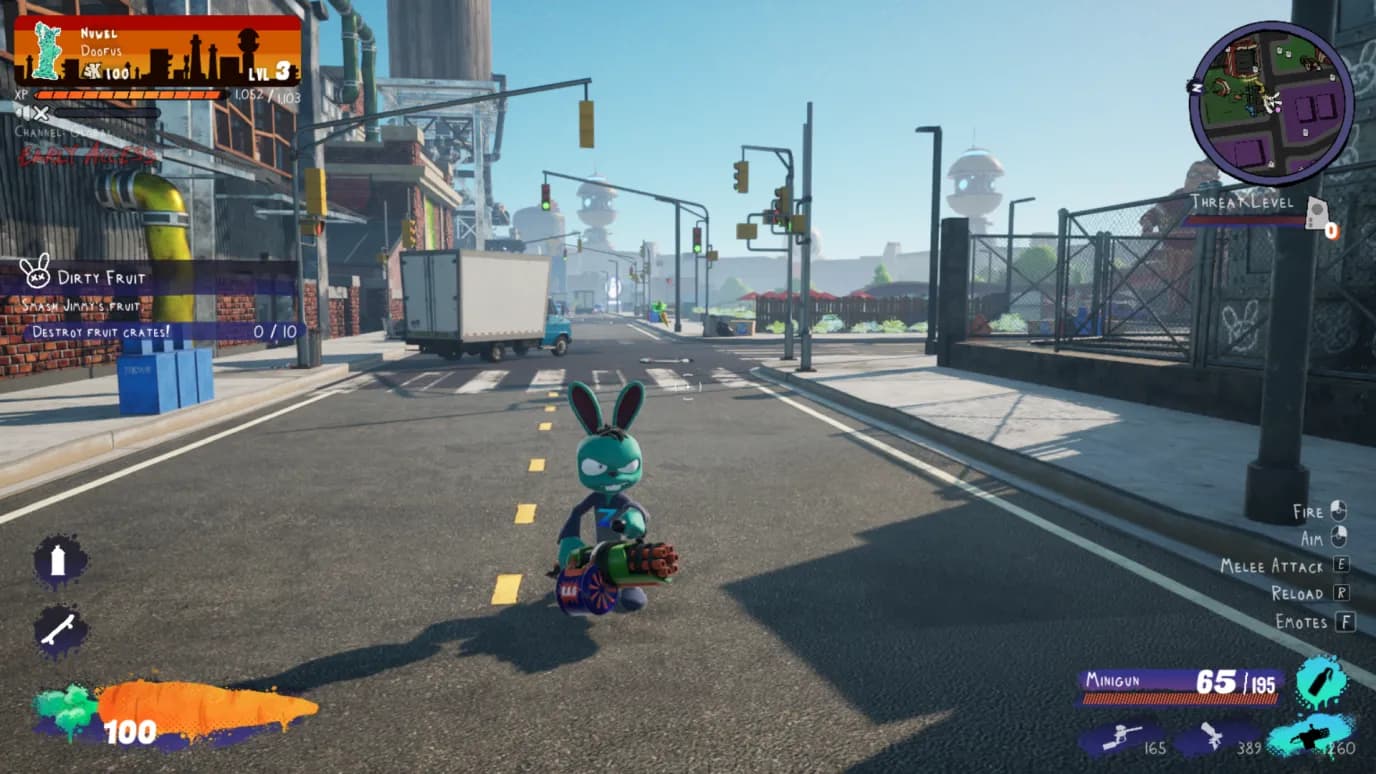Click the Threat Level badge icon
The image size is (1376, 774).
pyautogui.click(x=1317, y=212)
